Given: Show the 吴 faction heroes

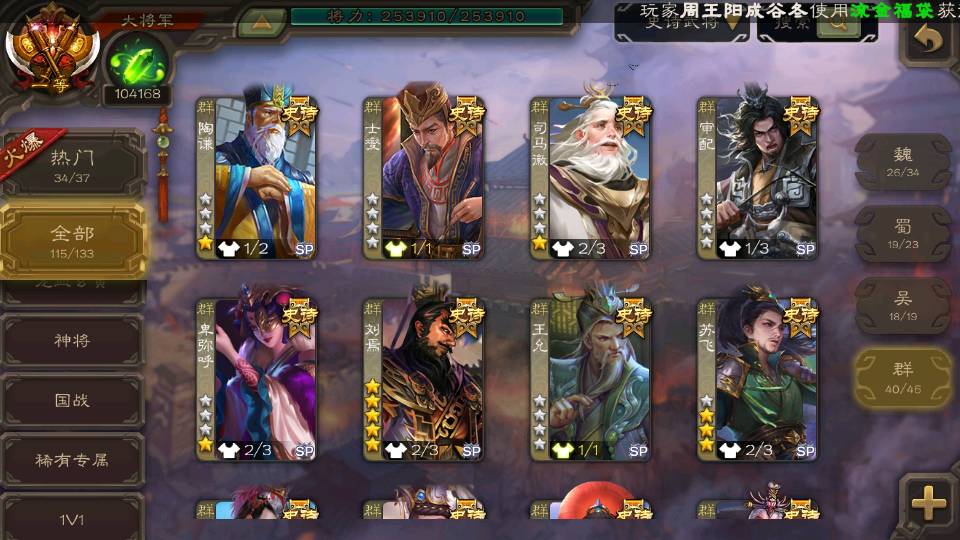Looking at the screenshot, I should click(903, 306).
